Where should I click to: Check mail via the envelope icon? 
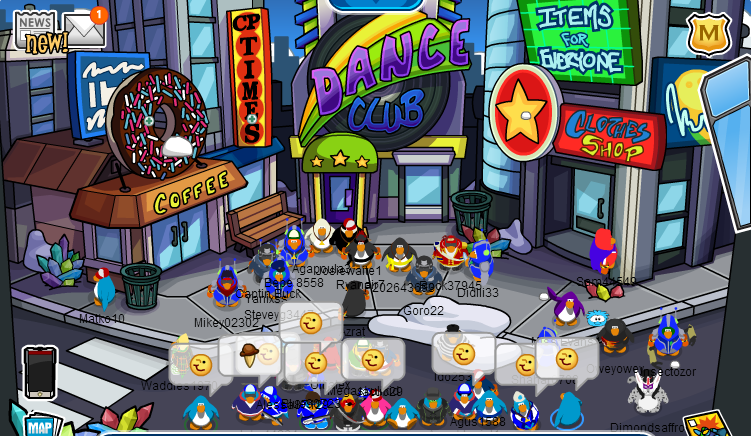click(85, 30)
